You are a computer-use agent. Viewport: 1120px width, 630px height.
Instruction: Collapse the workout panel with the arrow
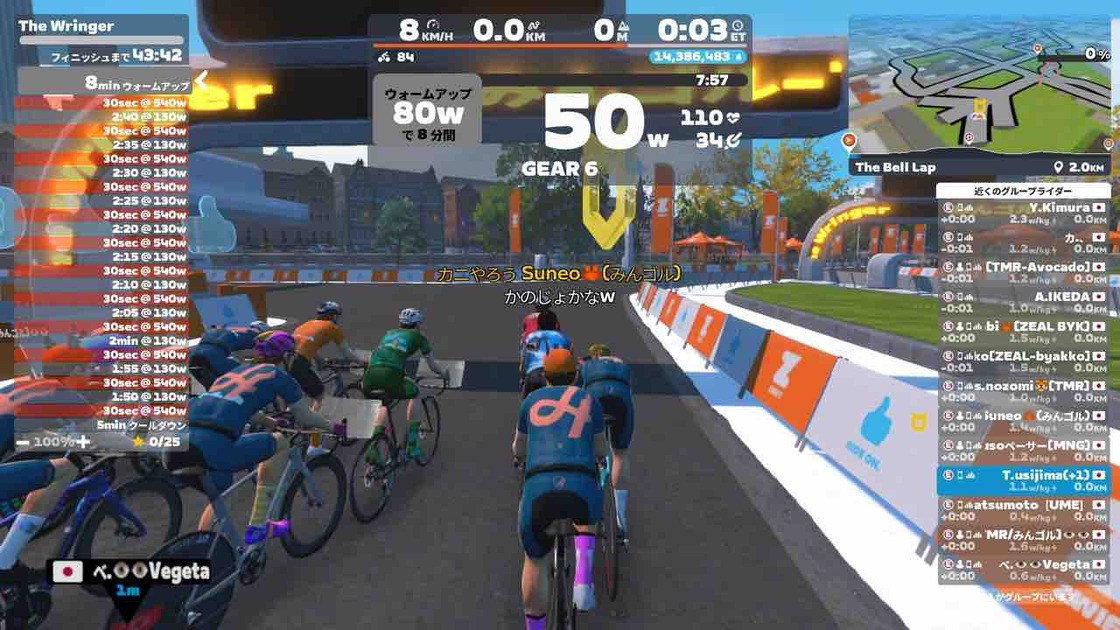pyautogui.click(x=200, y=79)
